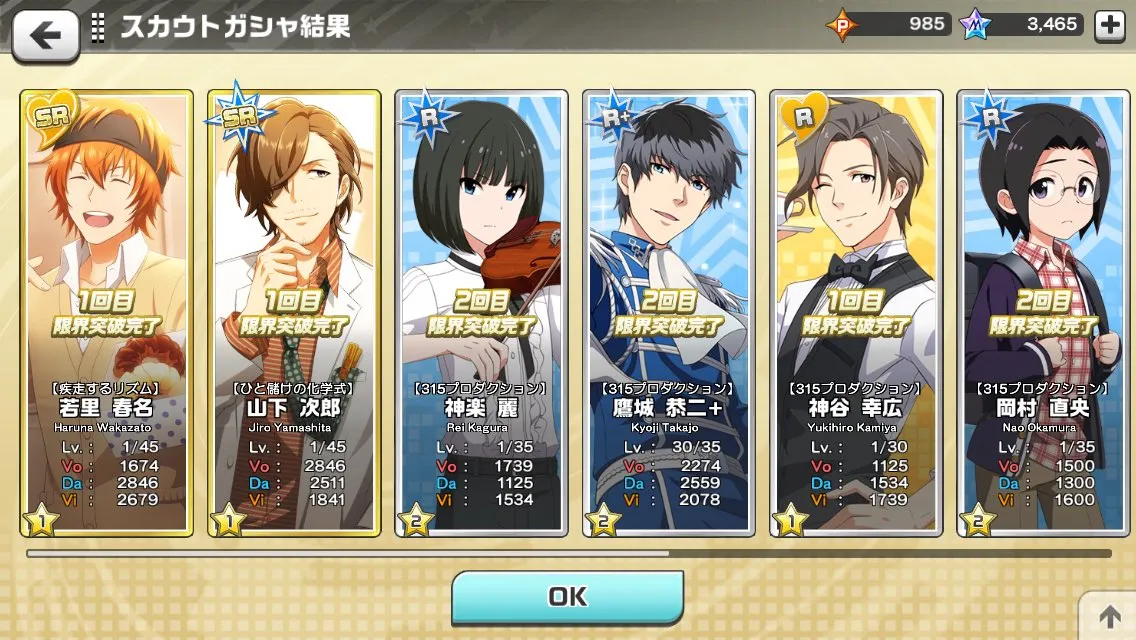The width and height of the screenshot is (1136, 640).
Task: Inspect the Nao Okamura card
Action: tap(1043, 312)
